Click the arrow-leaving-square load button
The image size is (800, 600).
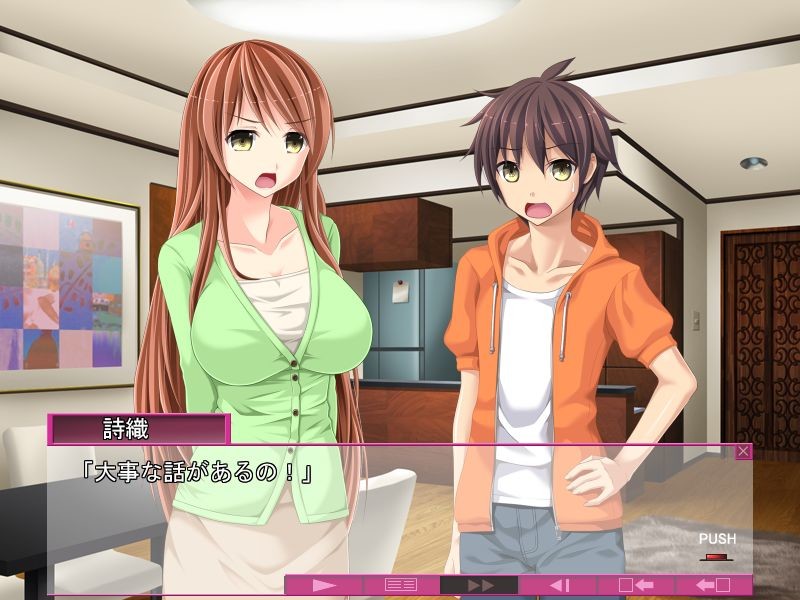click(714, 585)
